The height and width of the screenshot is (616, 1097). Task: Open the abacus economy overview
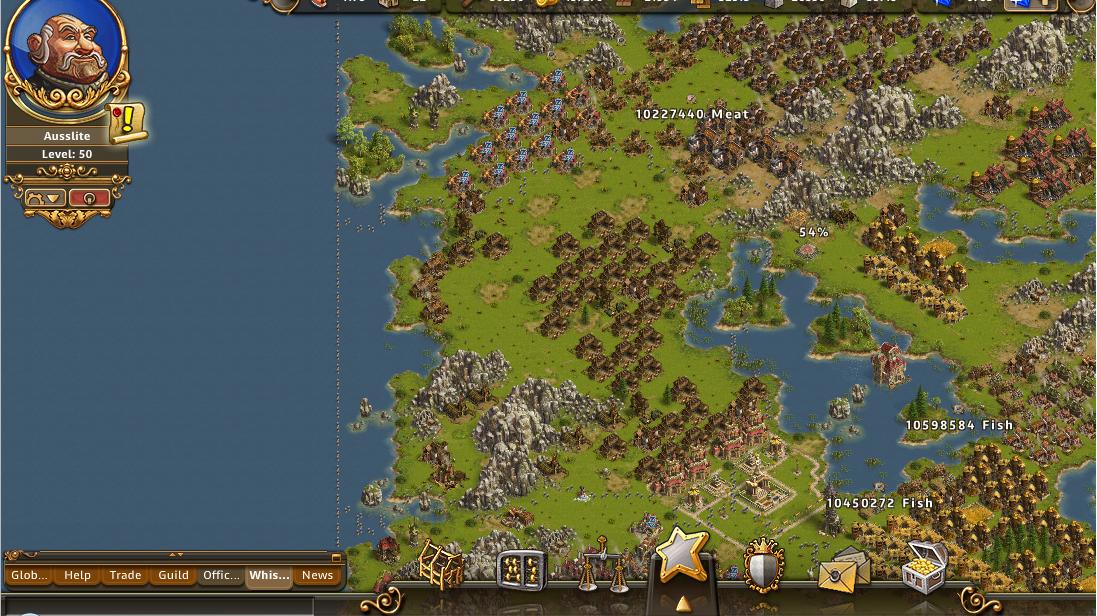(521, 570)
